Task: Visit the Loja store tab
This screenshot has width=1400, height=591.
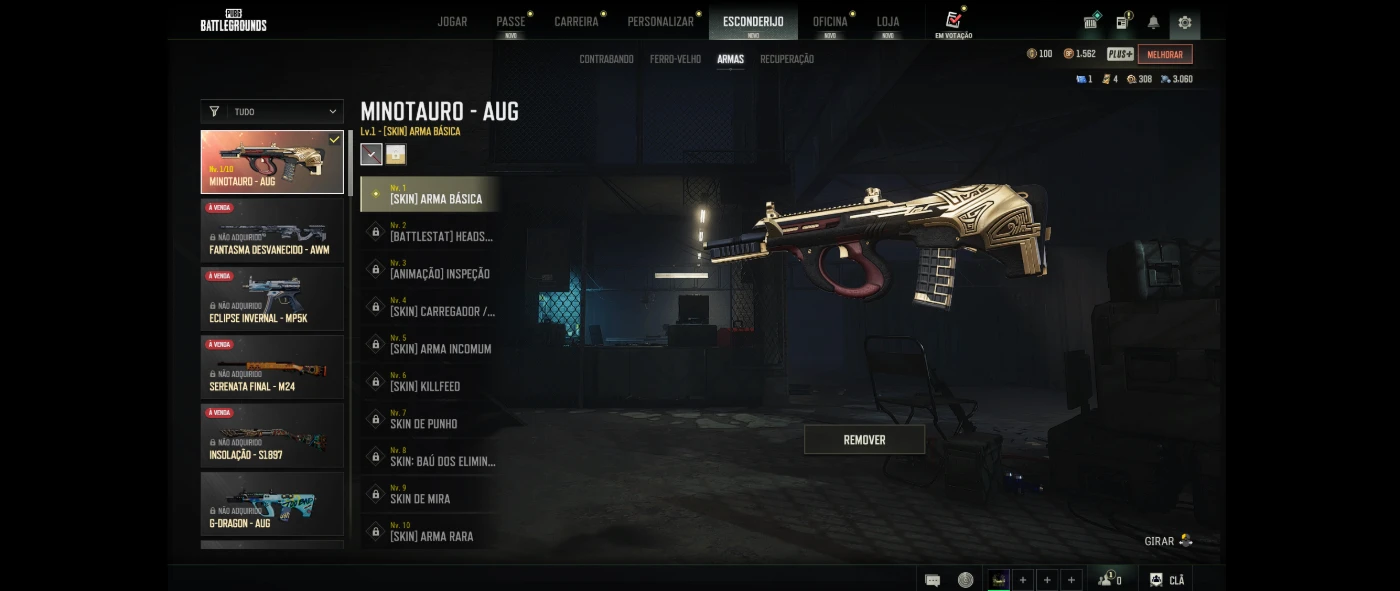Action: (888, 22)
